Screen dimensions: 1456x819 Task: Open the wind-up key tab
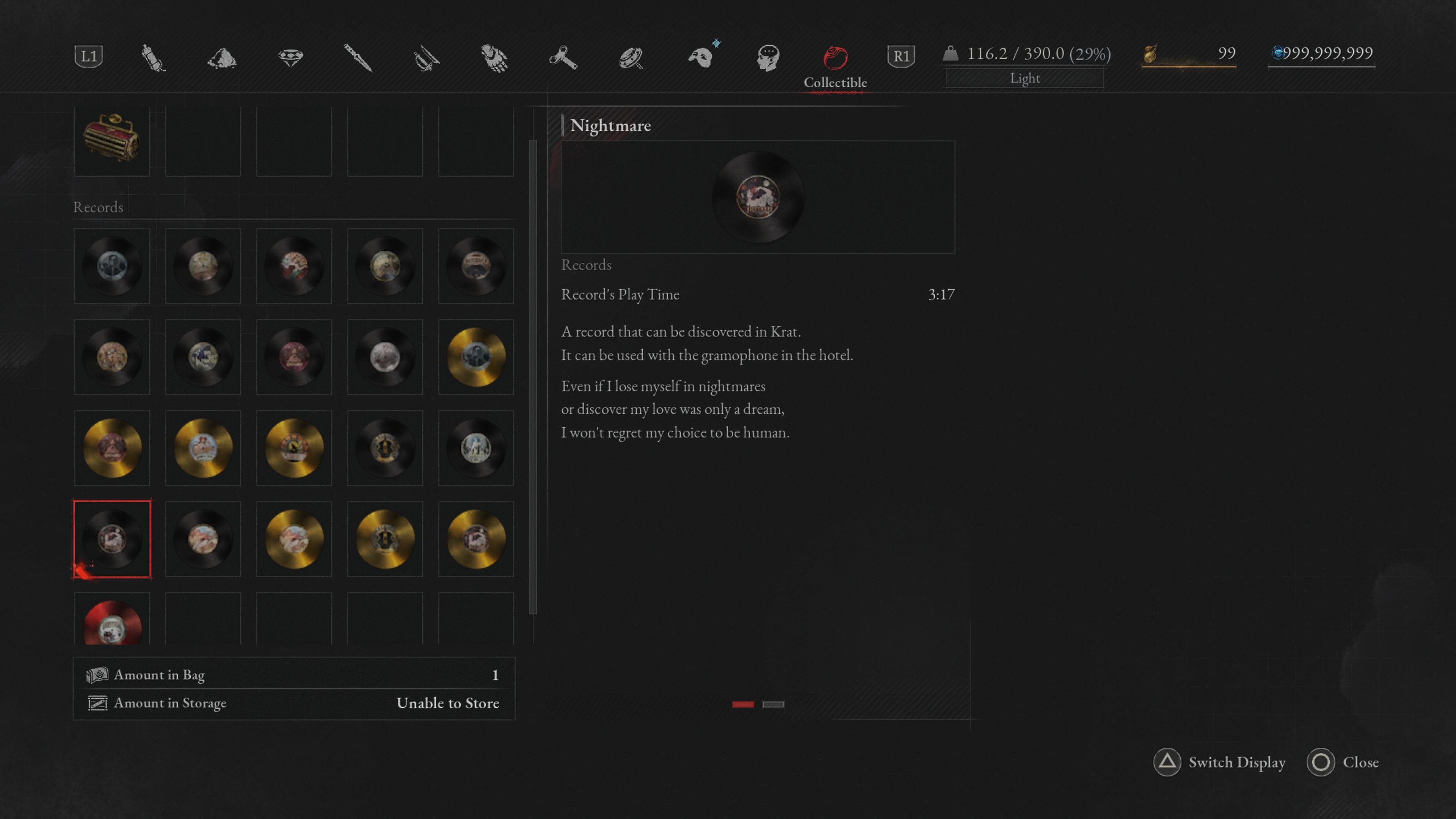click(x=563, y=58)
